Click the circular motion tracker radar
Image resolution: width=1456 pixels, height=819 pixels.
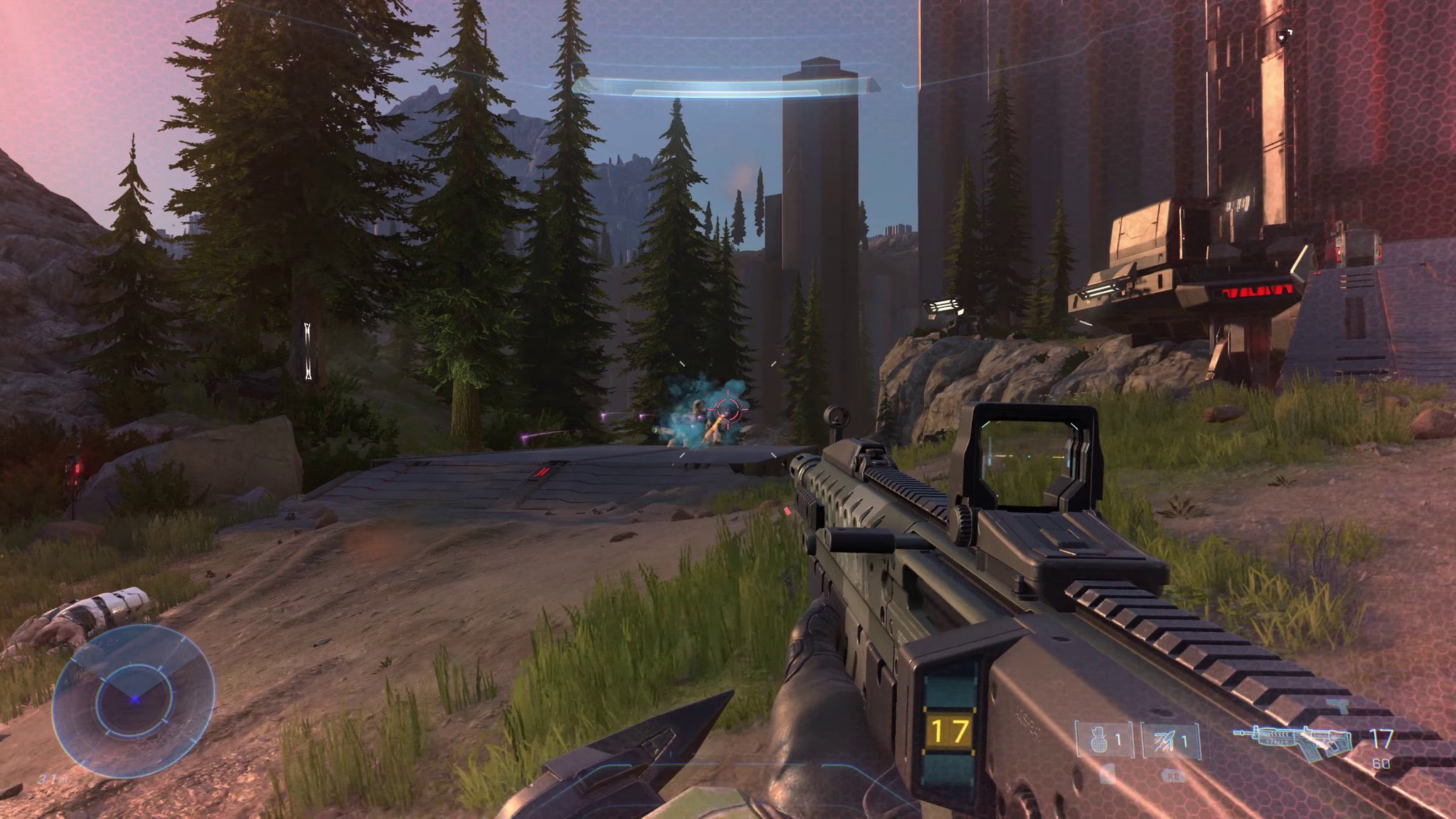(134, 700)
